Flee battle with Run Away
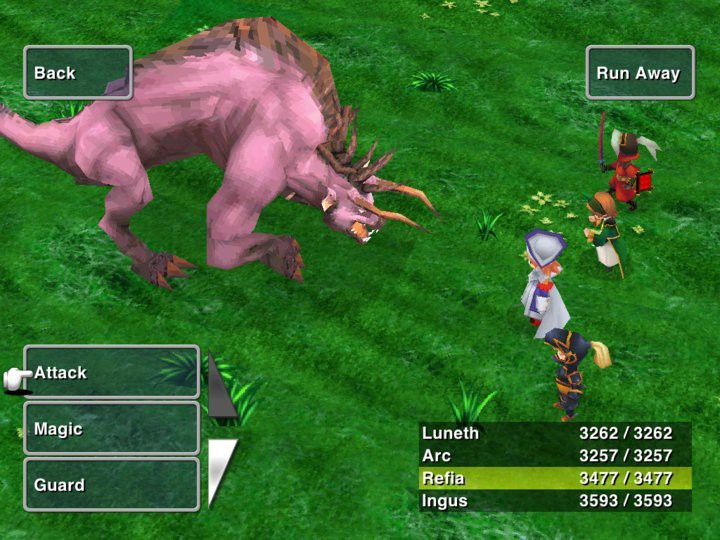This screenshot has width=720, height=540. (x=639, y=73)
